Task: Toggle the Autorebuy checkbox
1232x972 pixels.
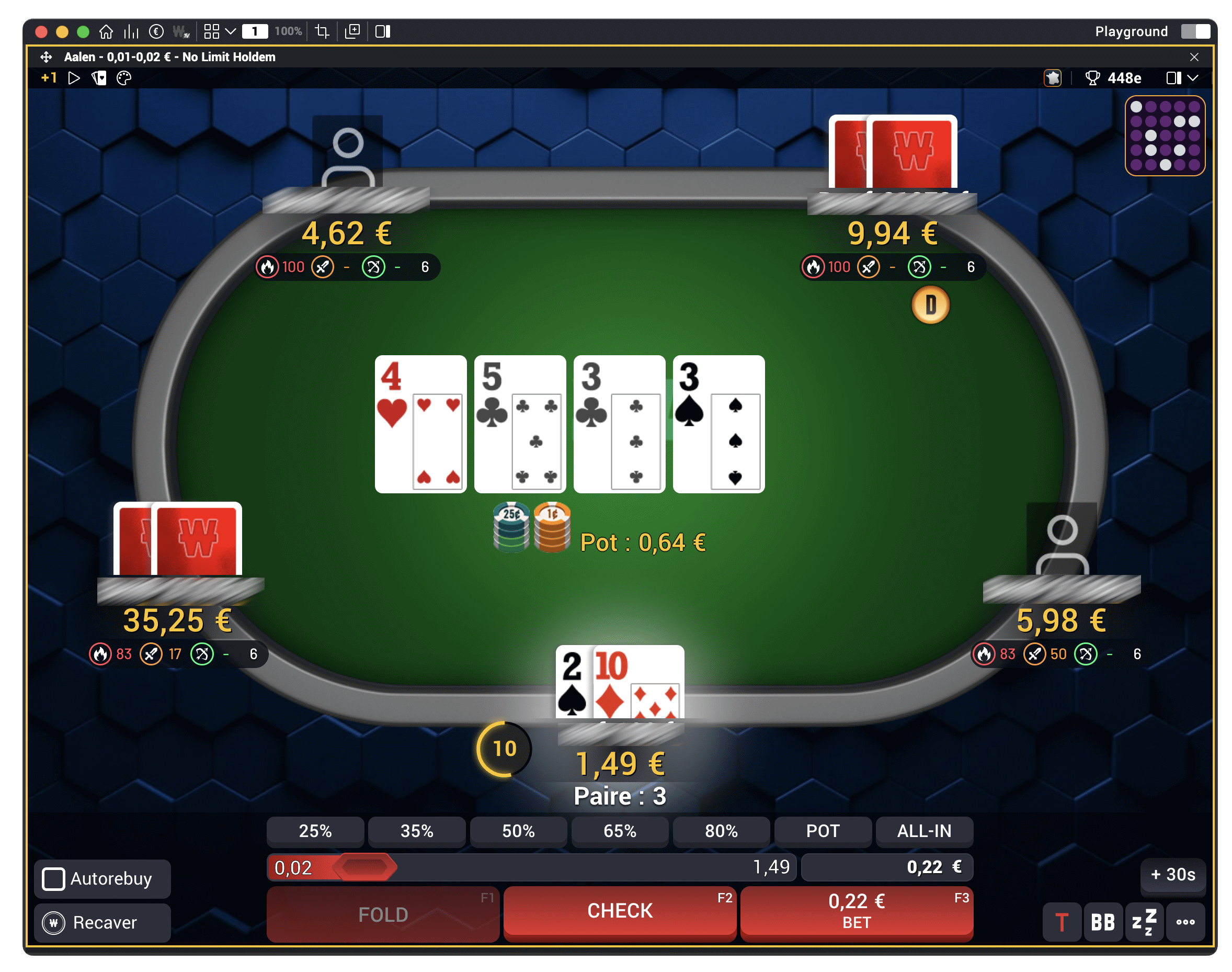Action: coord(54,879)
